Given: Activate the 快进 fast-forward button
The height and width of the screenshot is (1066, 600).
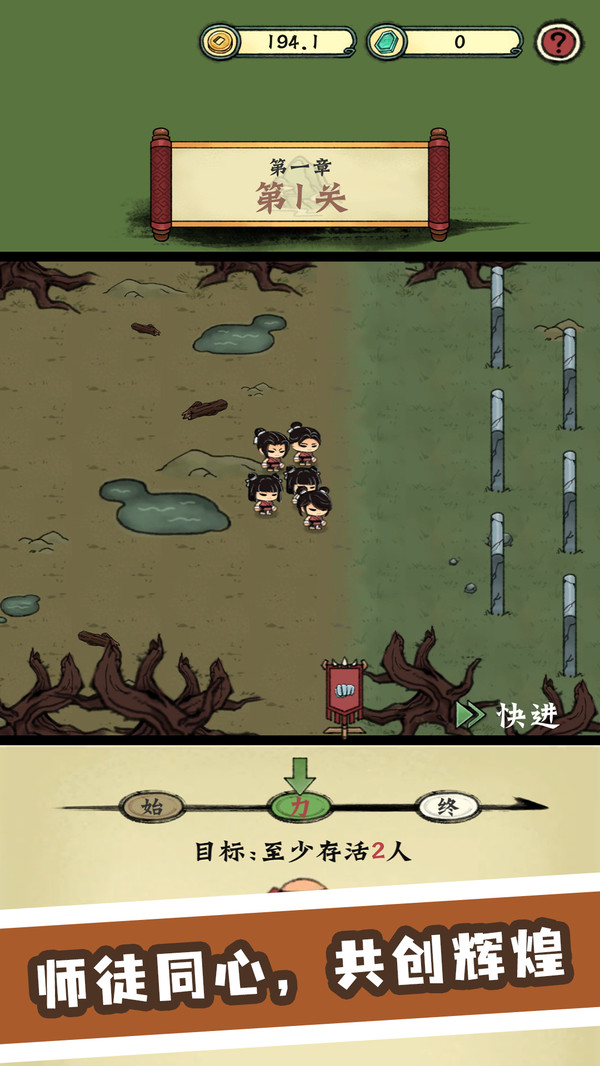Looking at the screenshot, I should click(x=507, y=715).
